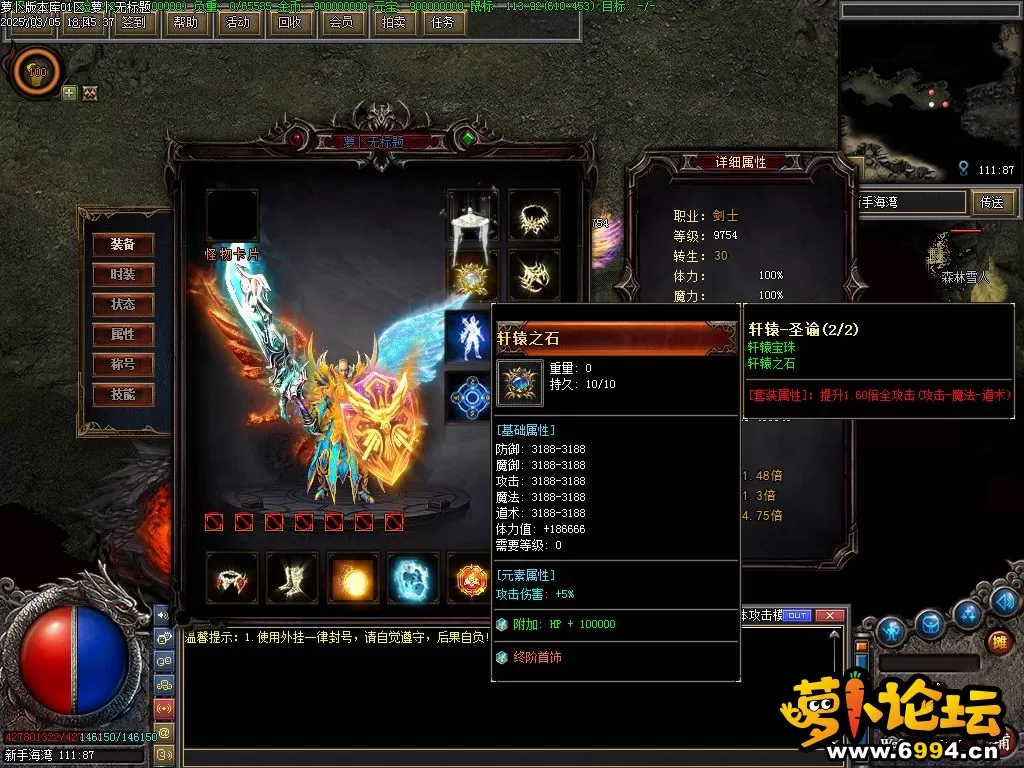The height and width of the screenshot is (768, 1024).
Task: Close the attack mode panel with red X
Action: (828, 616)
